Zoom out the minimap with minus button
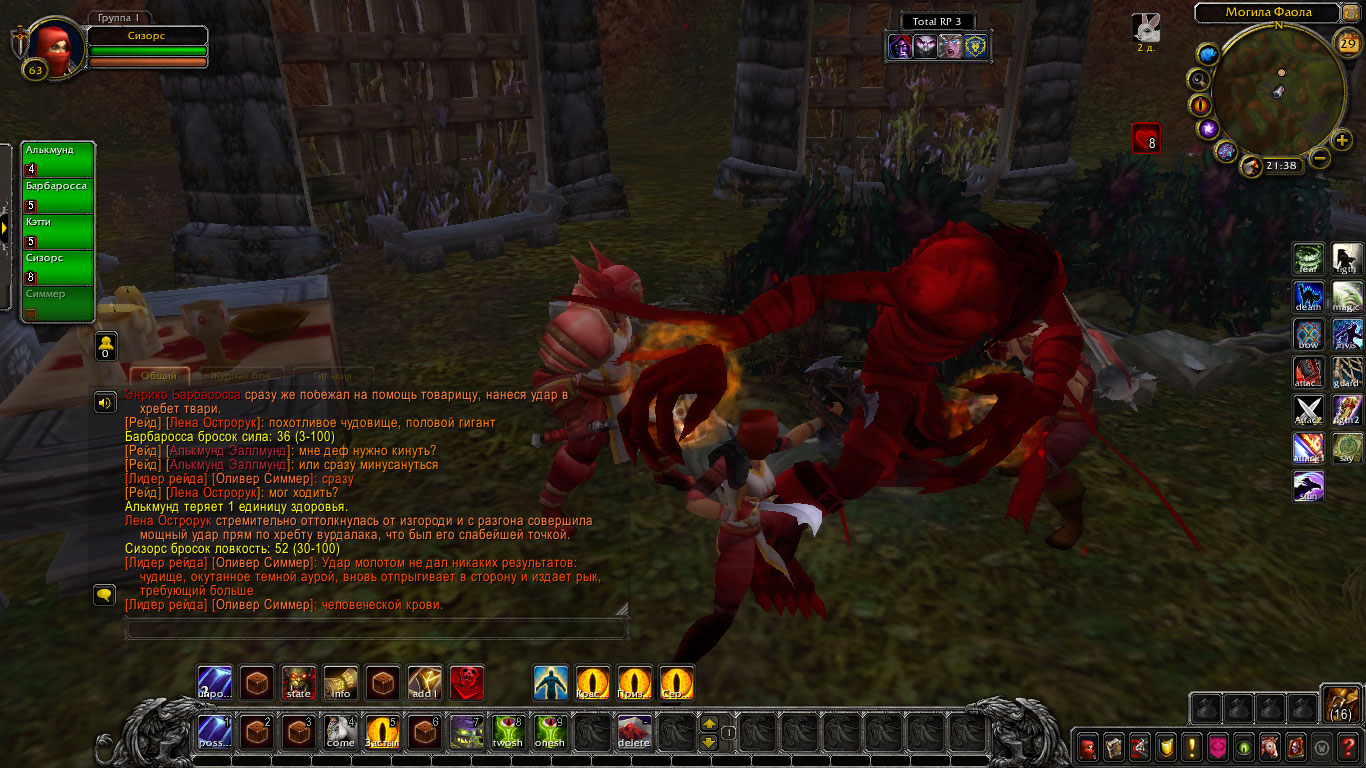The height and width of the screenshot is (768, 1366). 1320,158
